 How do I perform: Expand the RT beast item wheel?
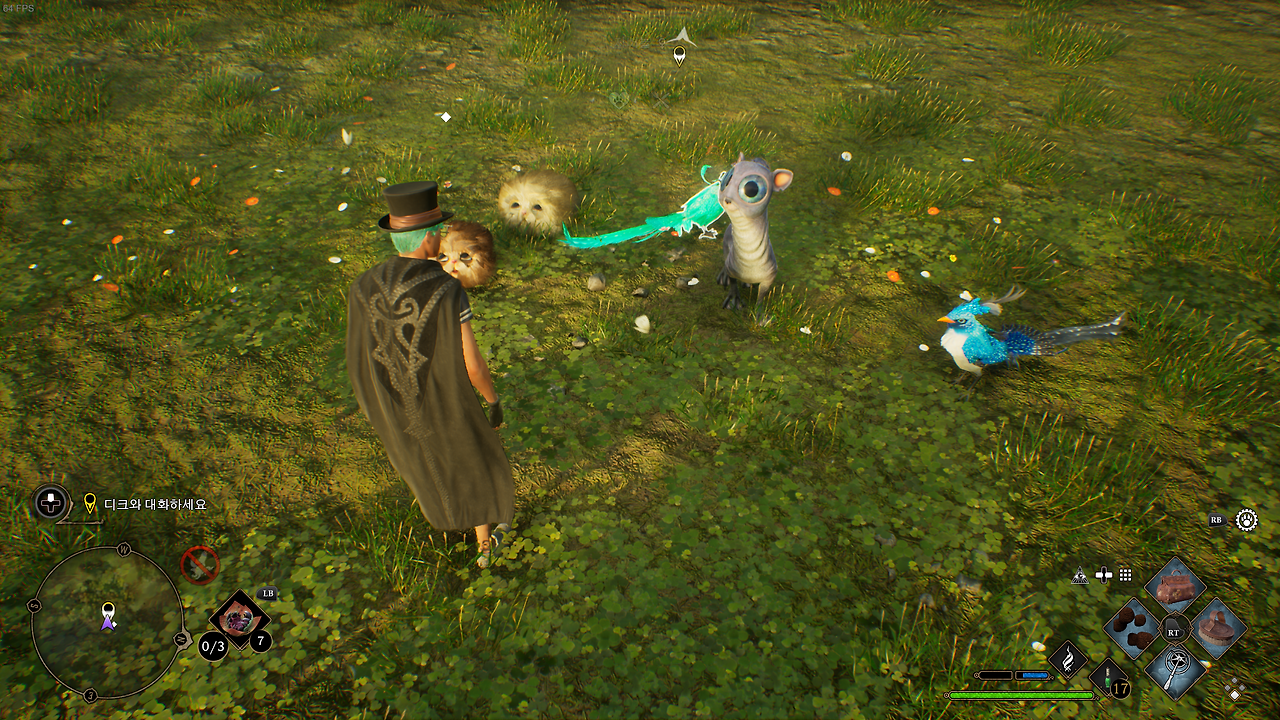point(1173,631)
